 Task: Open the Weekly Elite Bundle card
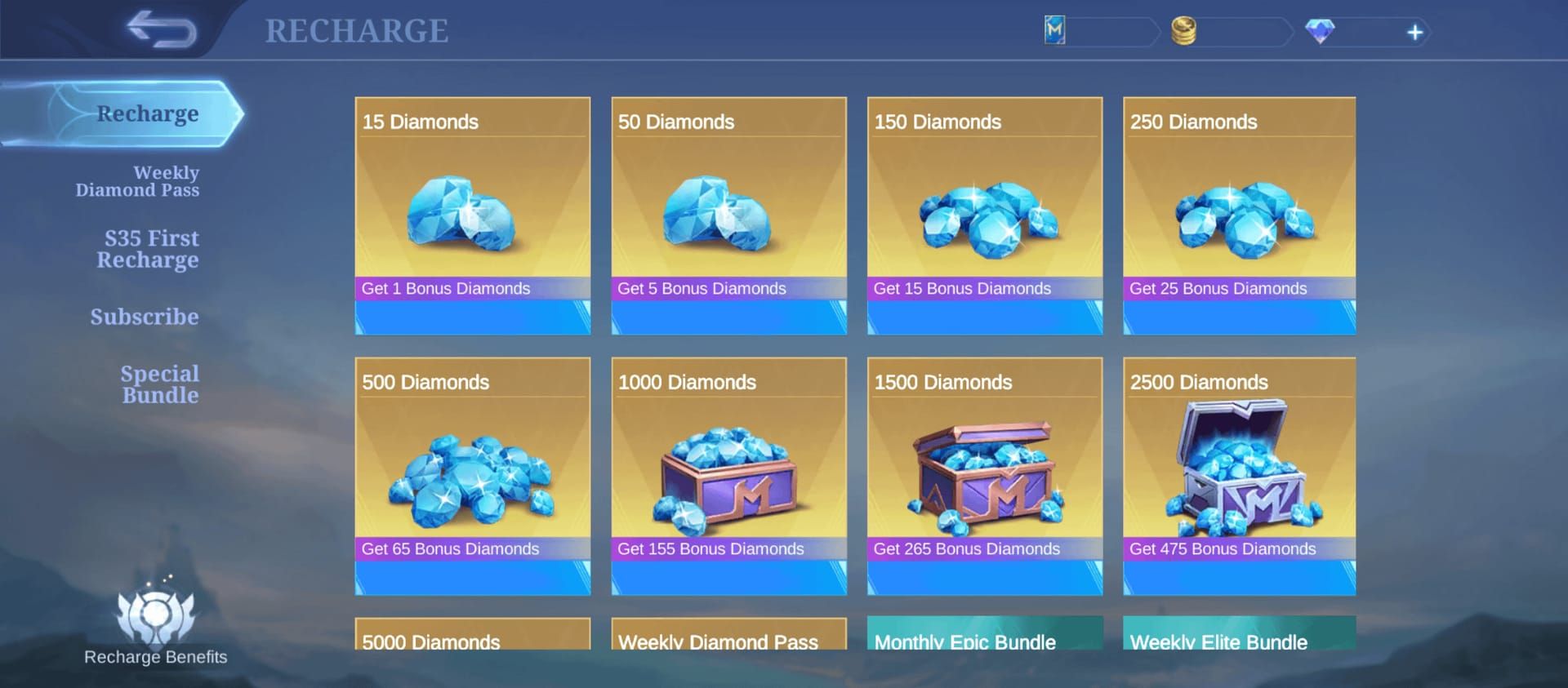[1238, 645]
